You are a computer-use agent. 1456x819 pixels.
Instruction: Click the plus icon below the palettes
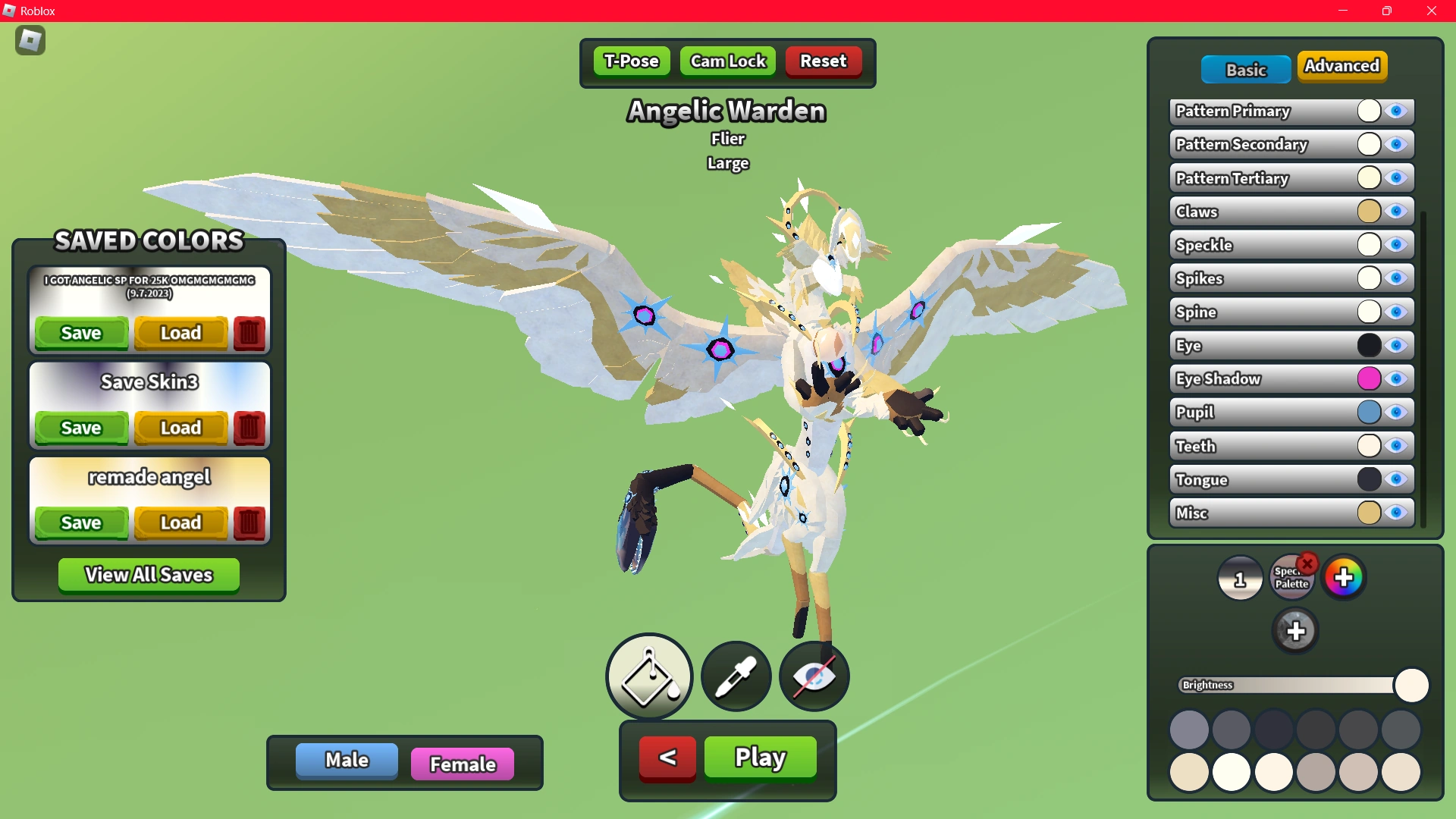click(1296, 630)
